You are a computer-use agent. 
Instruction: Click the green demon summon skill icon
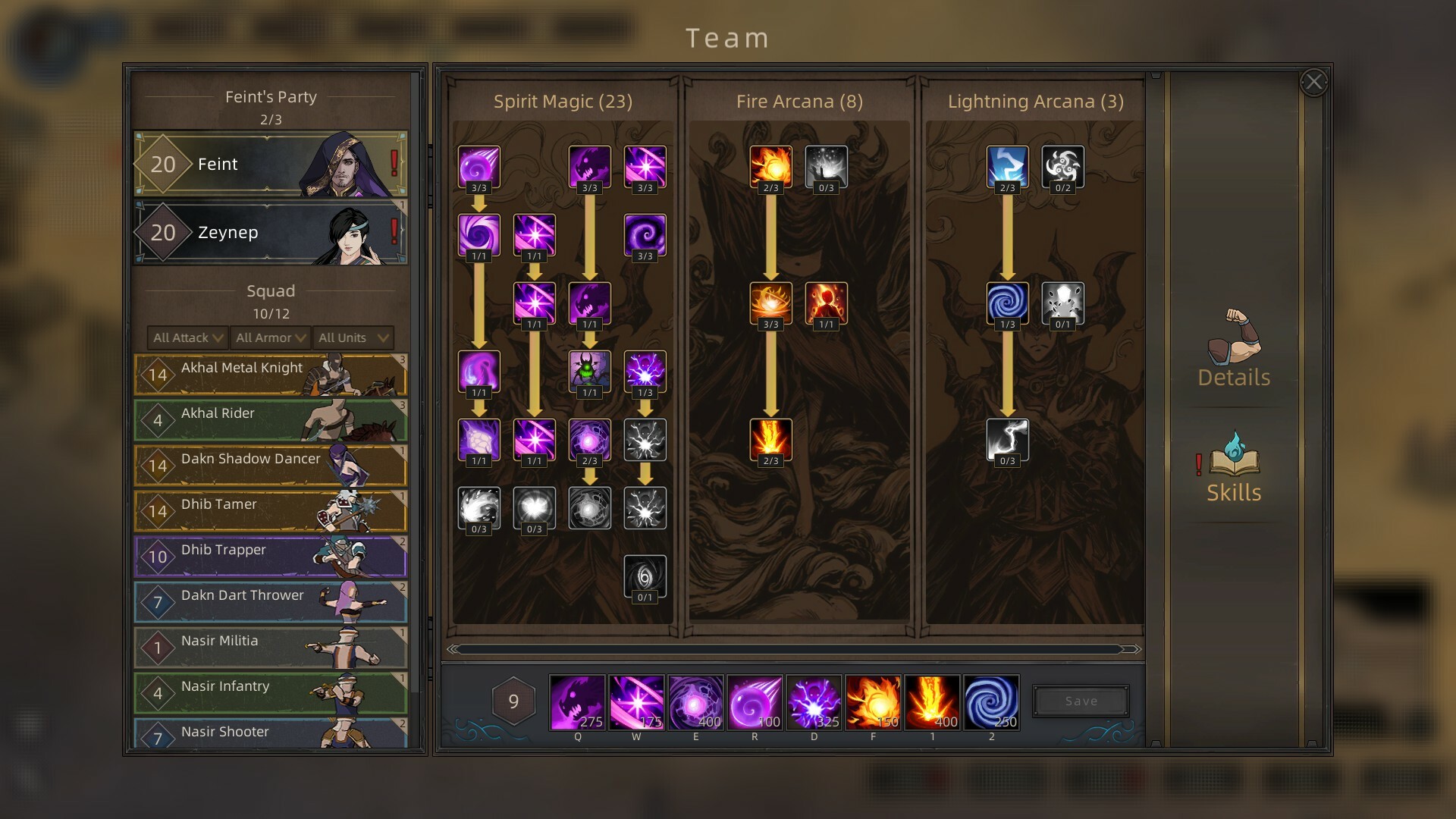[589, 371]
